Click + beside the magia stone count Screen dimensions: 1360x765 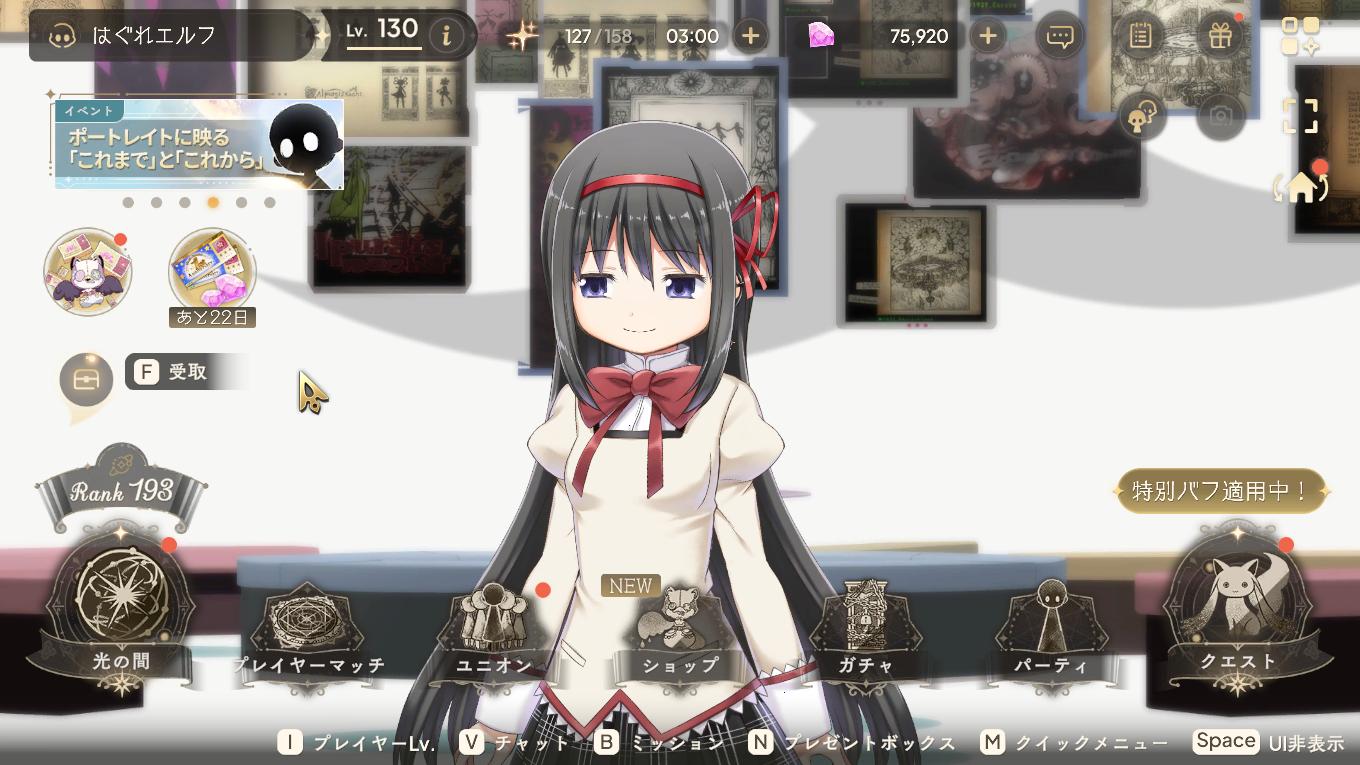(987, 35)
